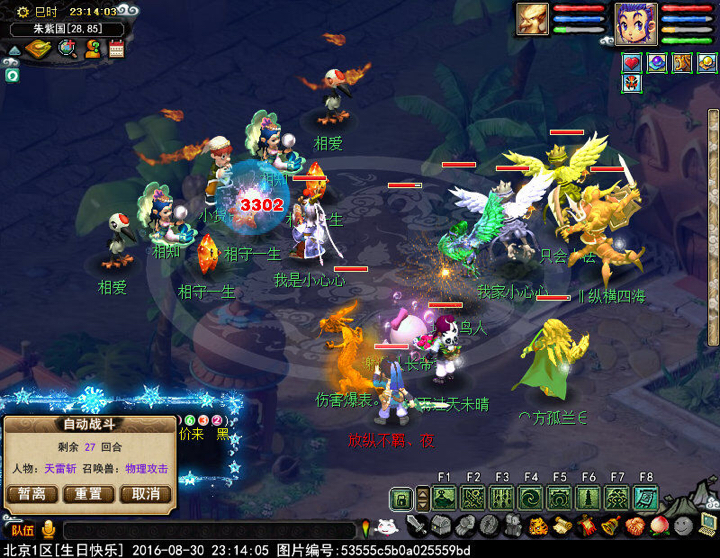Click the red heart buff icon

coord(632,63)
